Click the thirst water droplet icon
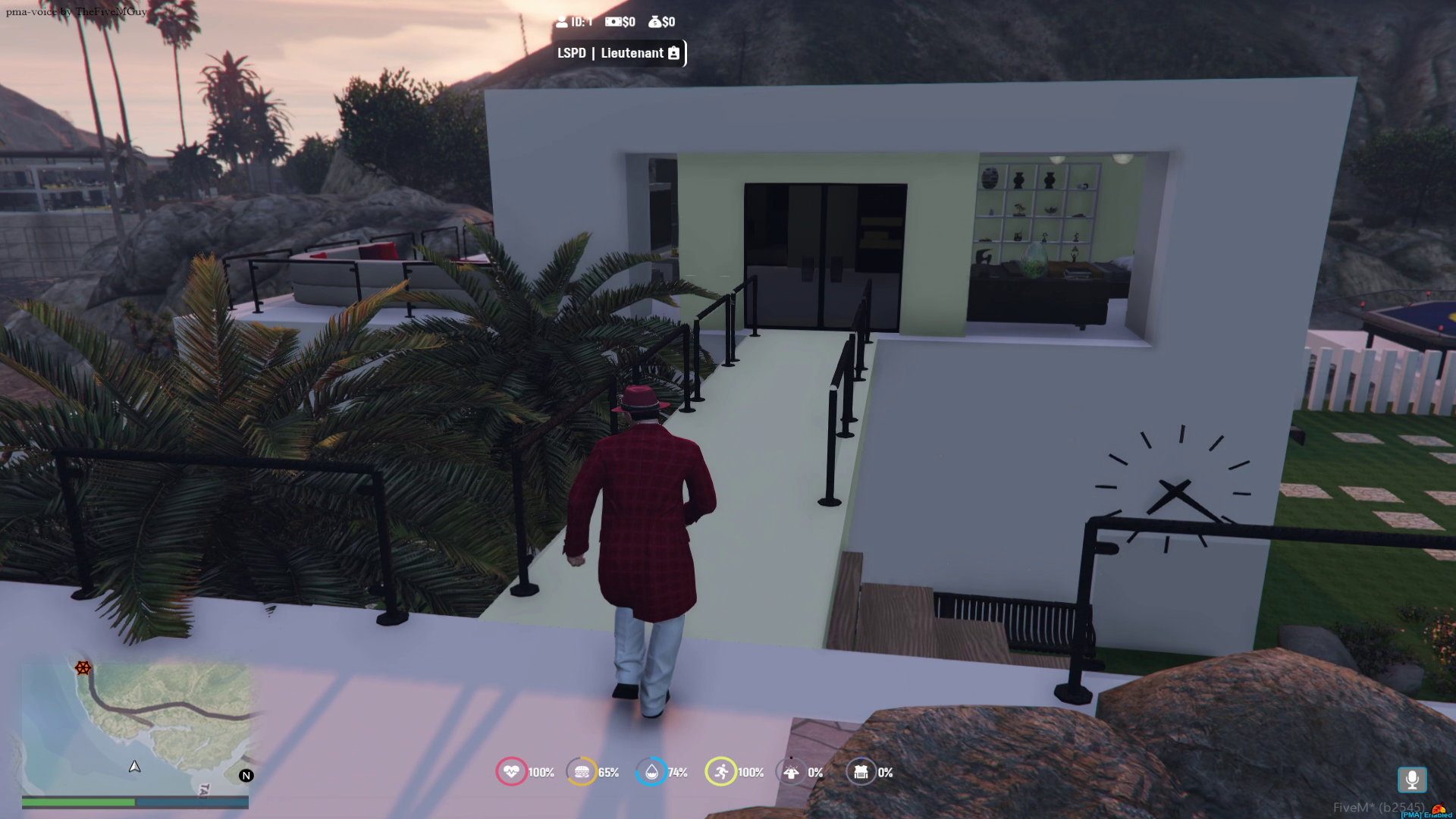The width and height of the screenshot is (1456, 819). [x=651, y=772]
